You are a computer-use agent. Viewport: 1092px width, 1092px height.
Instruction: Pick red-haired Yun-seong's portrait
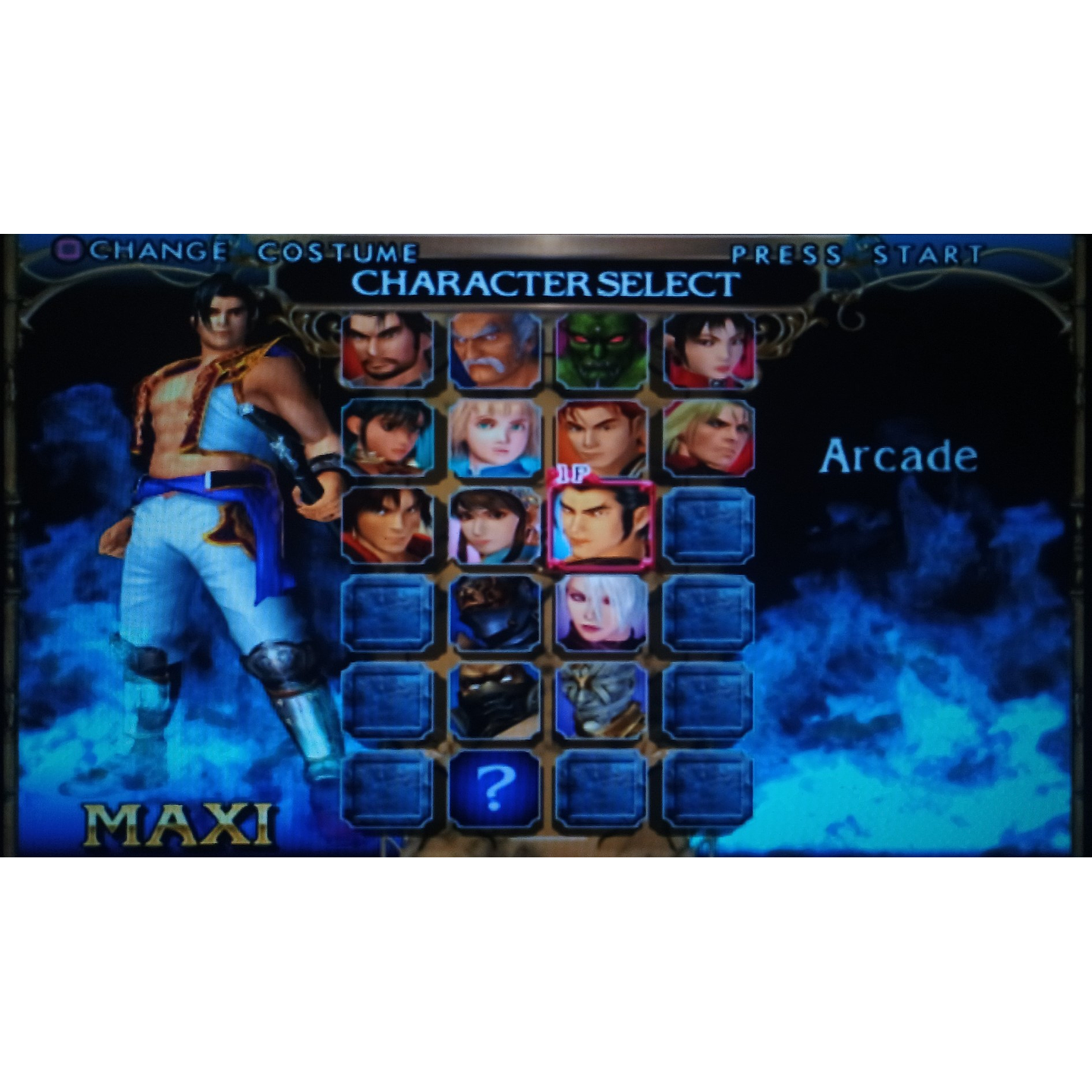(601, 440)
